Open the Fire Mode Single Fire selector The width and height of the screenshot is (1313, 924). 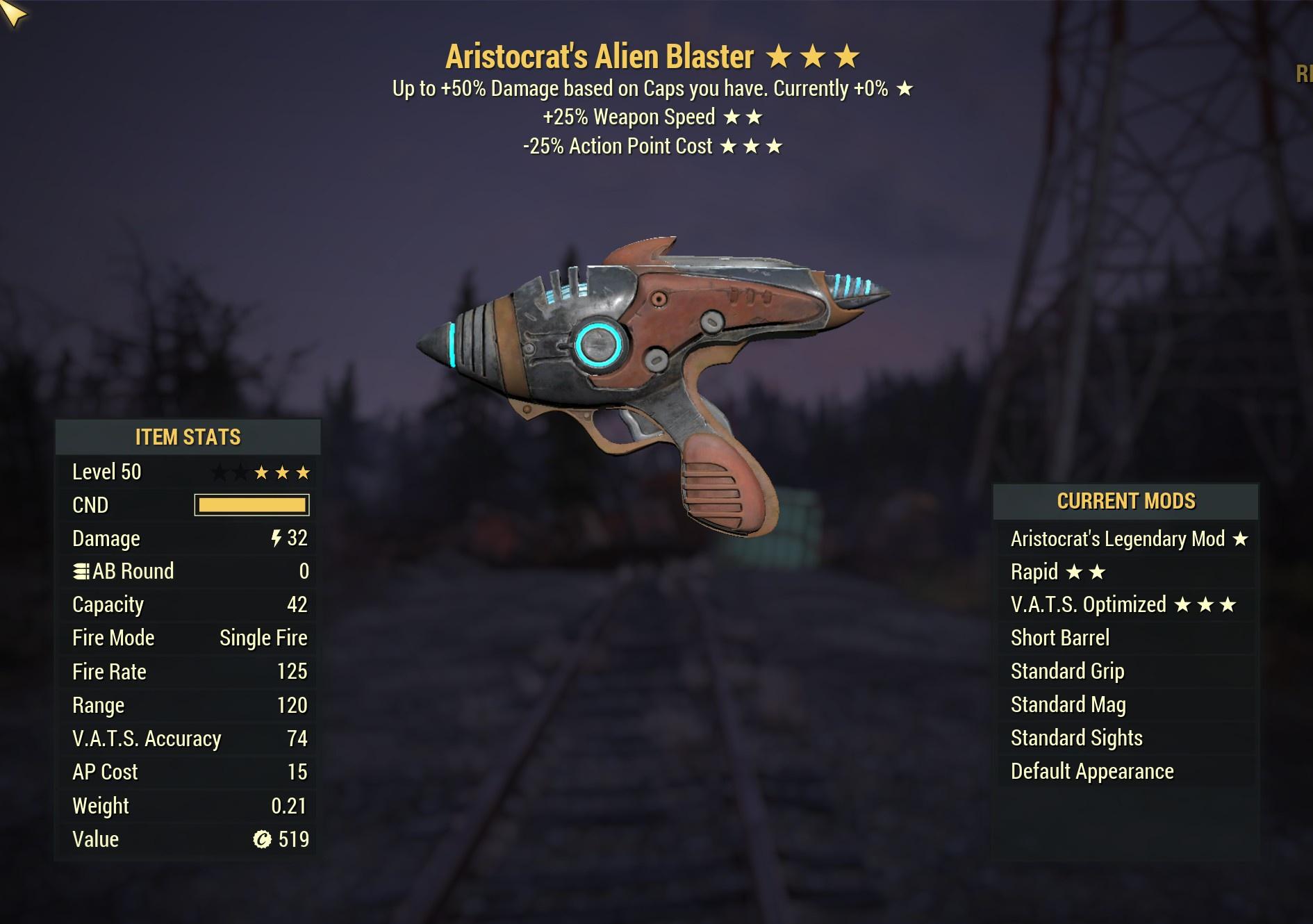click(x=263, y=638)
